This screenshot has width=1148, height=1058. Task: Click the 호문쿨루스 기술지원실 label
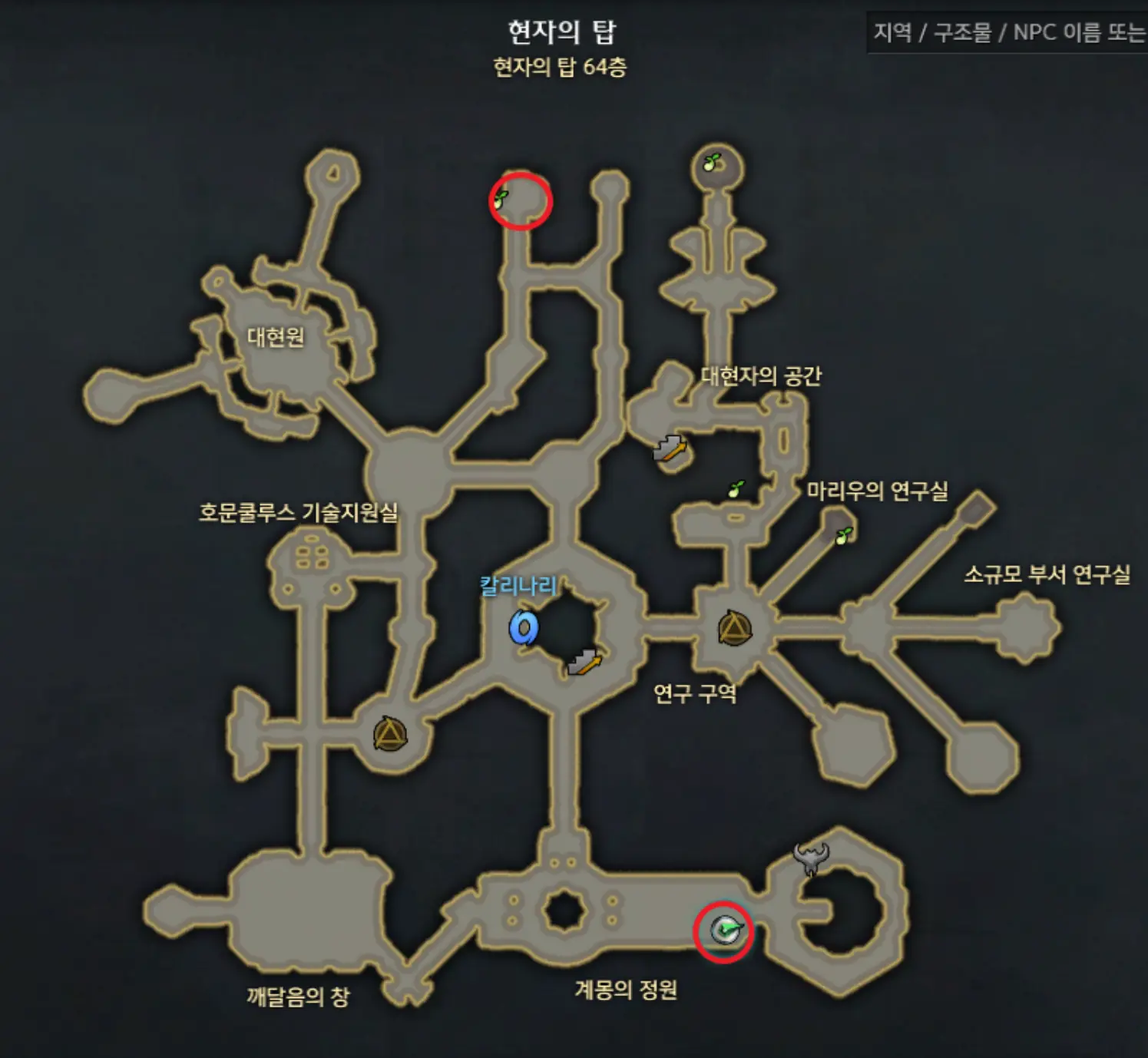tap(299, 516)
